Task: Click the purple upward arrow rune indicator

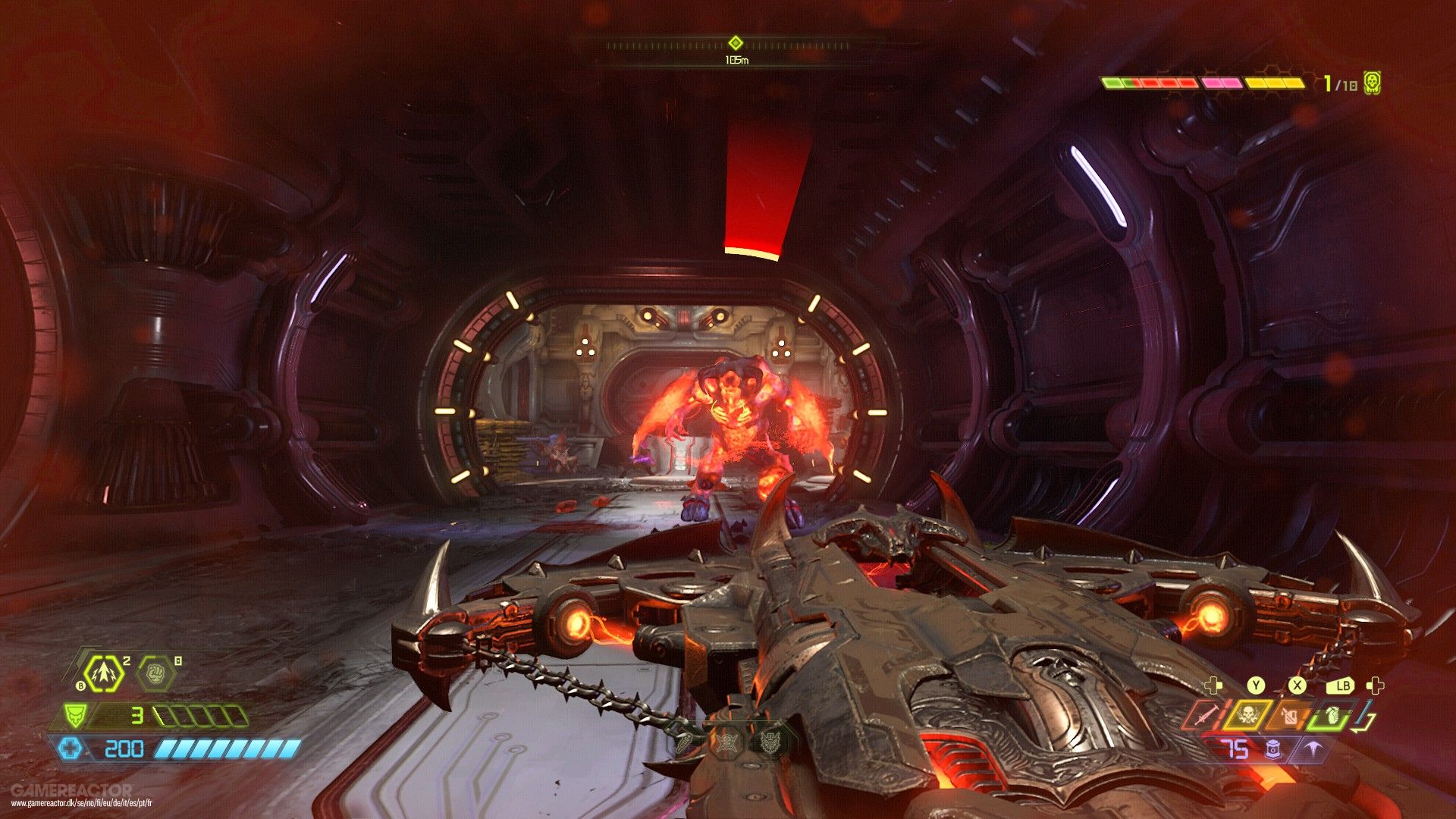Action: pos(1314,748)
